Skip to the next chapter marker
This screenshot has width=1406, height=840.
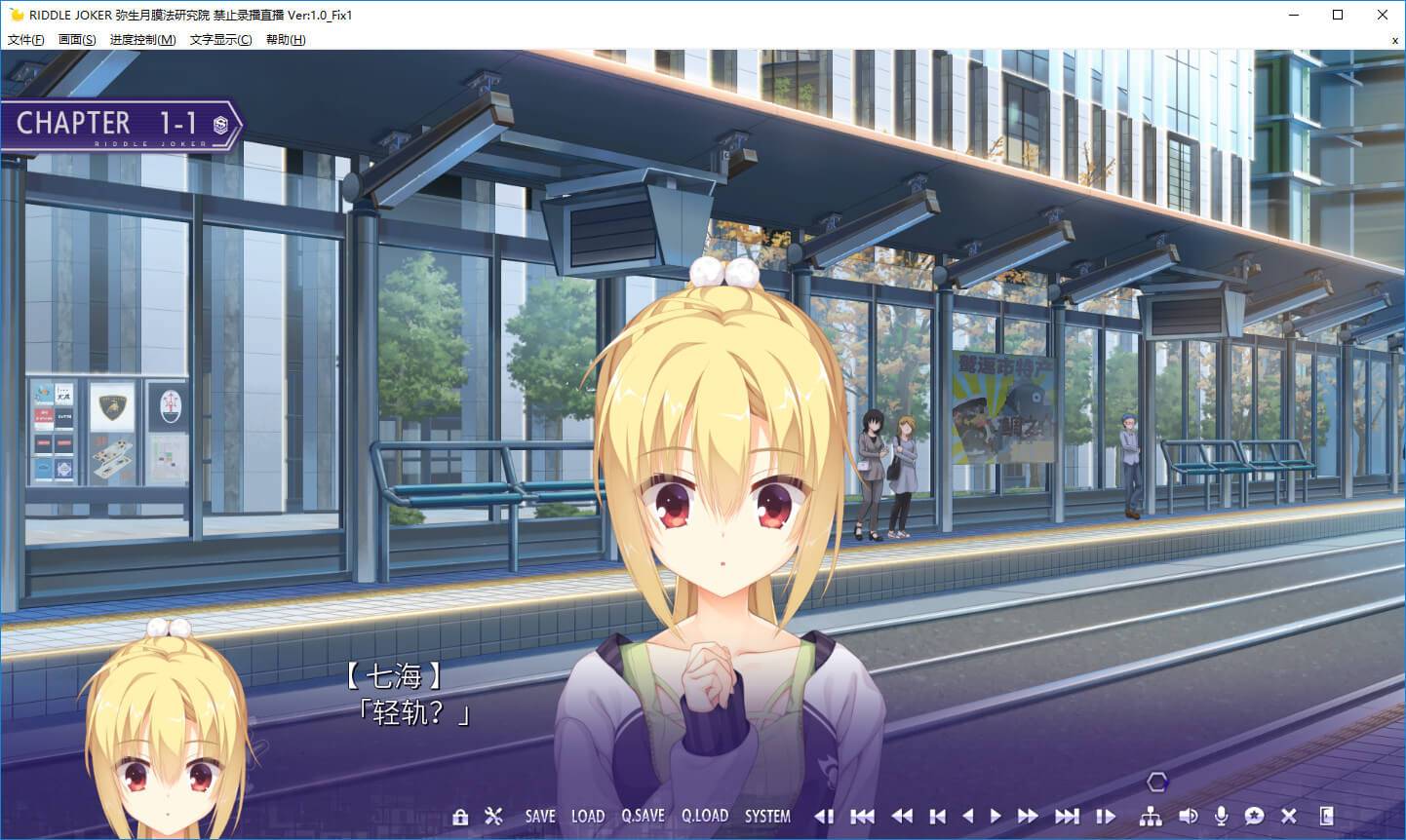point(1067,817)
